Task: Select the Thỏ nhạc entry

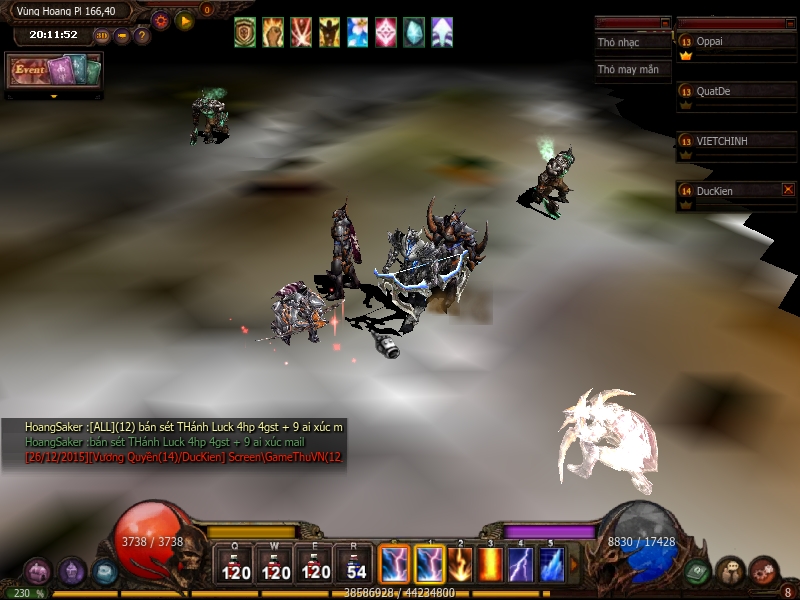Action: (x=632, y=43)
